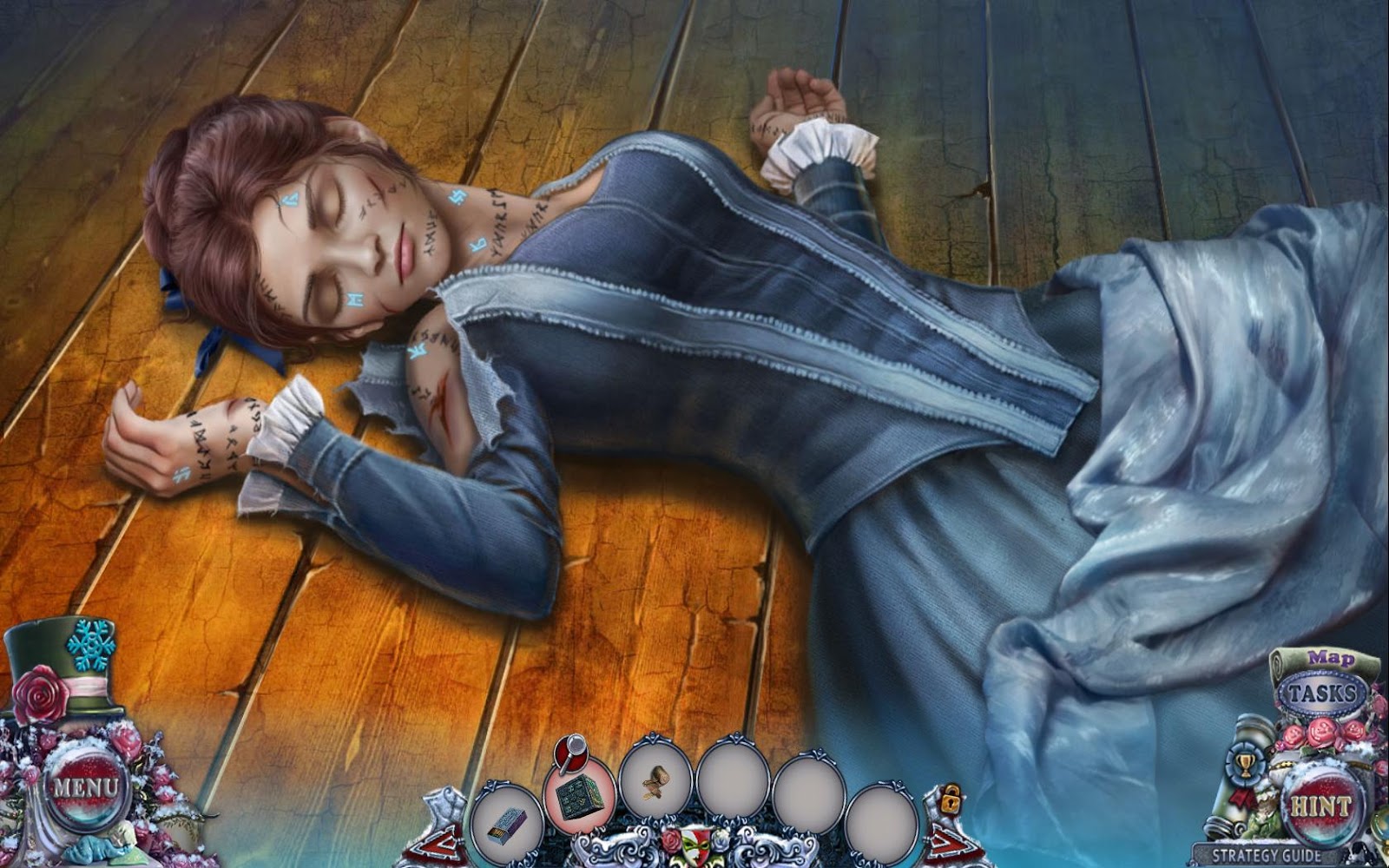Click the magnifying glass detective tool icon

pyautogui.click(x=571, y=753)
